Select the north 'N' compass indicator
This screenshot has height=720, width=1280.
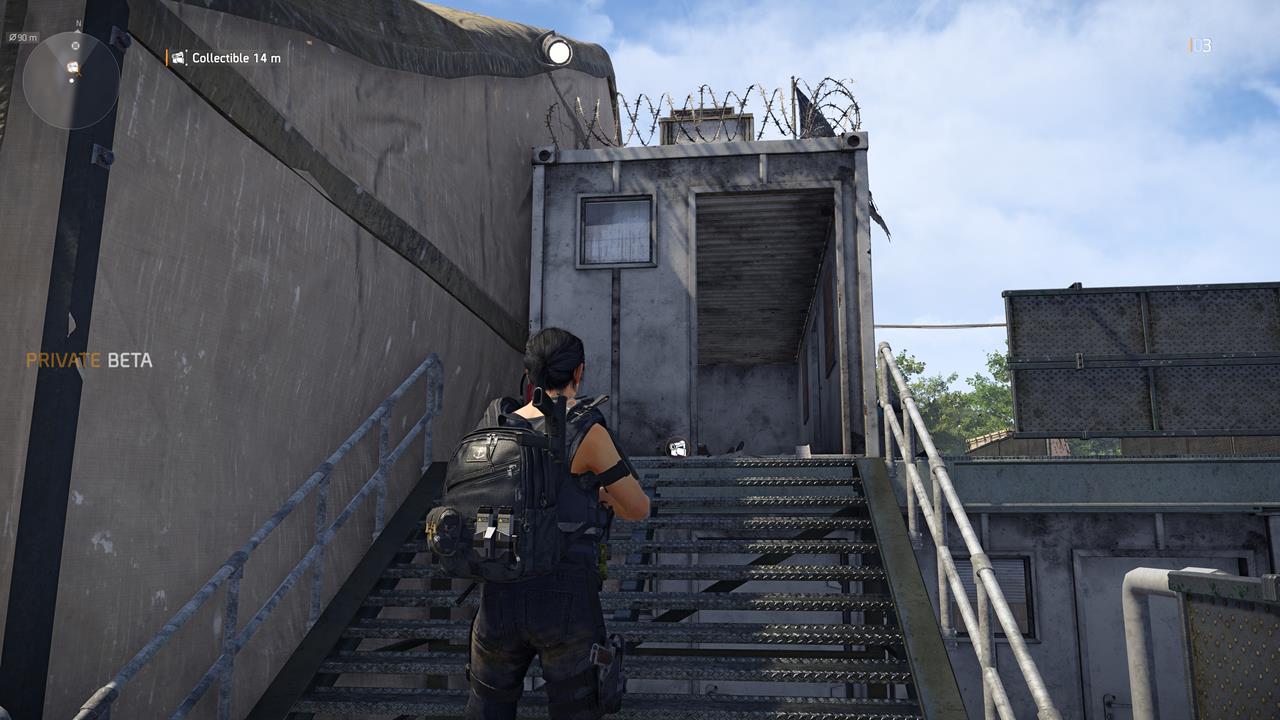coord(77,23)
